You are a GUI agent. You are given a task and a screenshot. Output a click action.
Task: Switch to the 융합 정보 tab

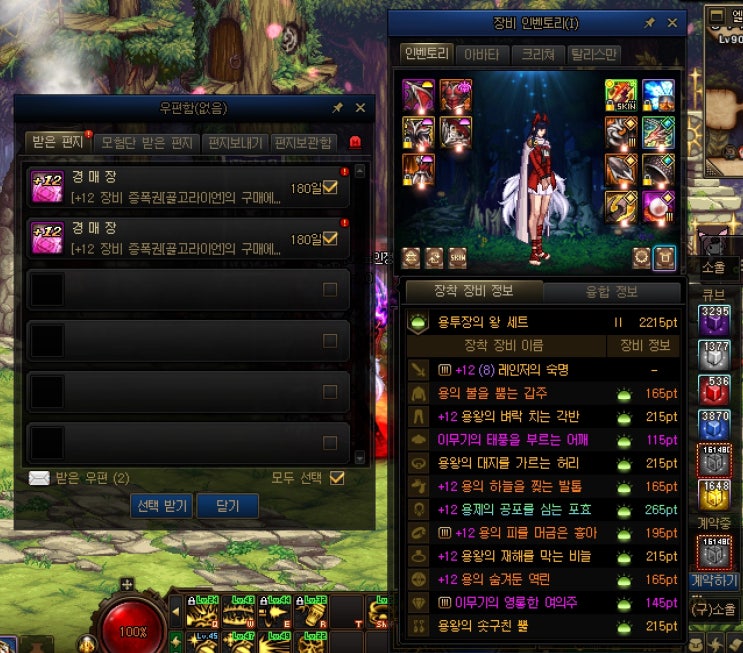coord(611,292)
